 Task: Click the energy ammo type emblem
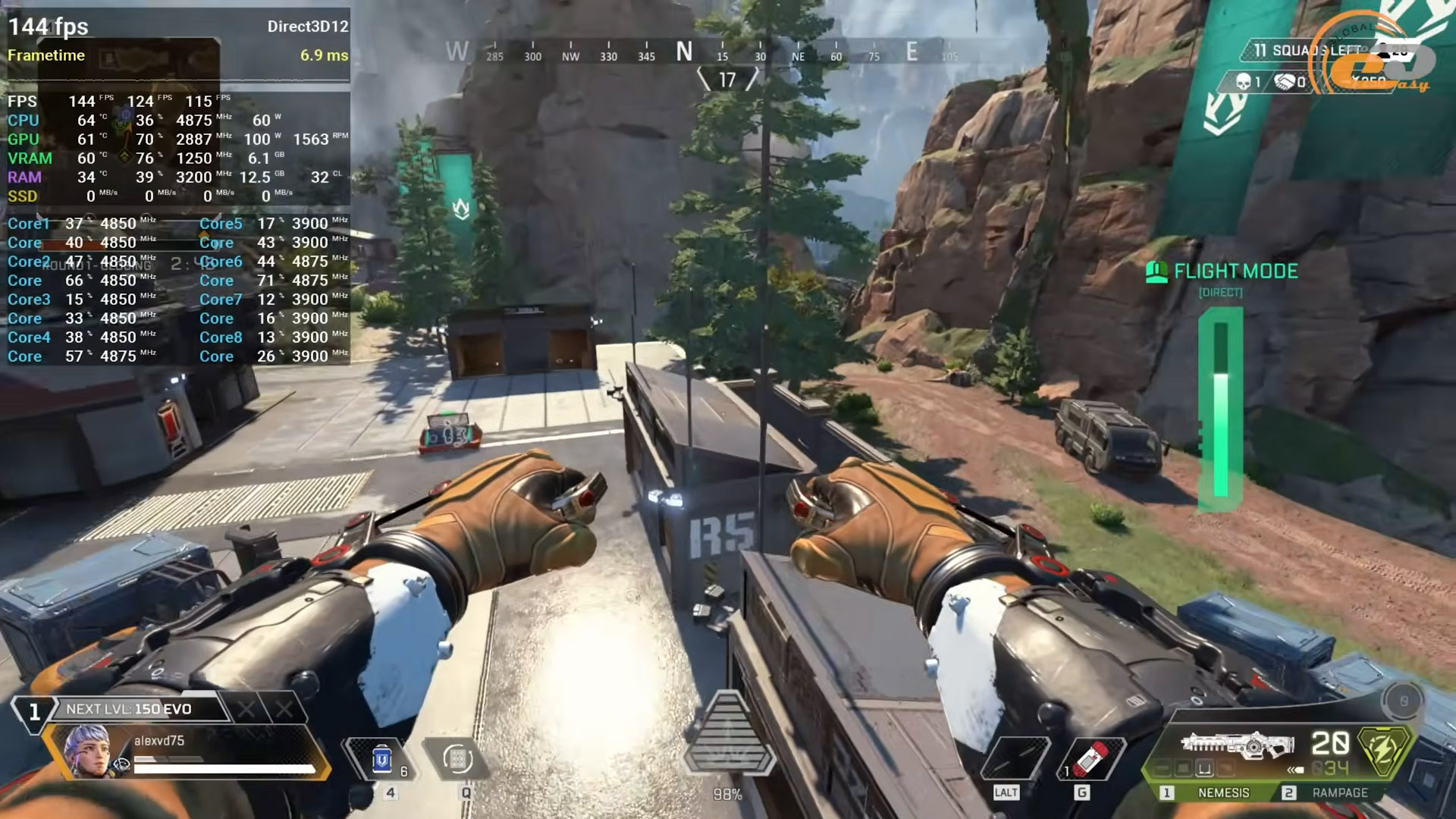(1384, 751)
